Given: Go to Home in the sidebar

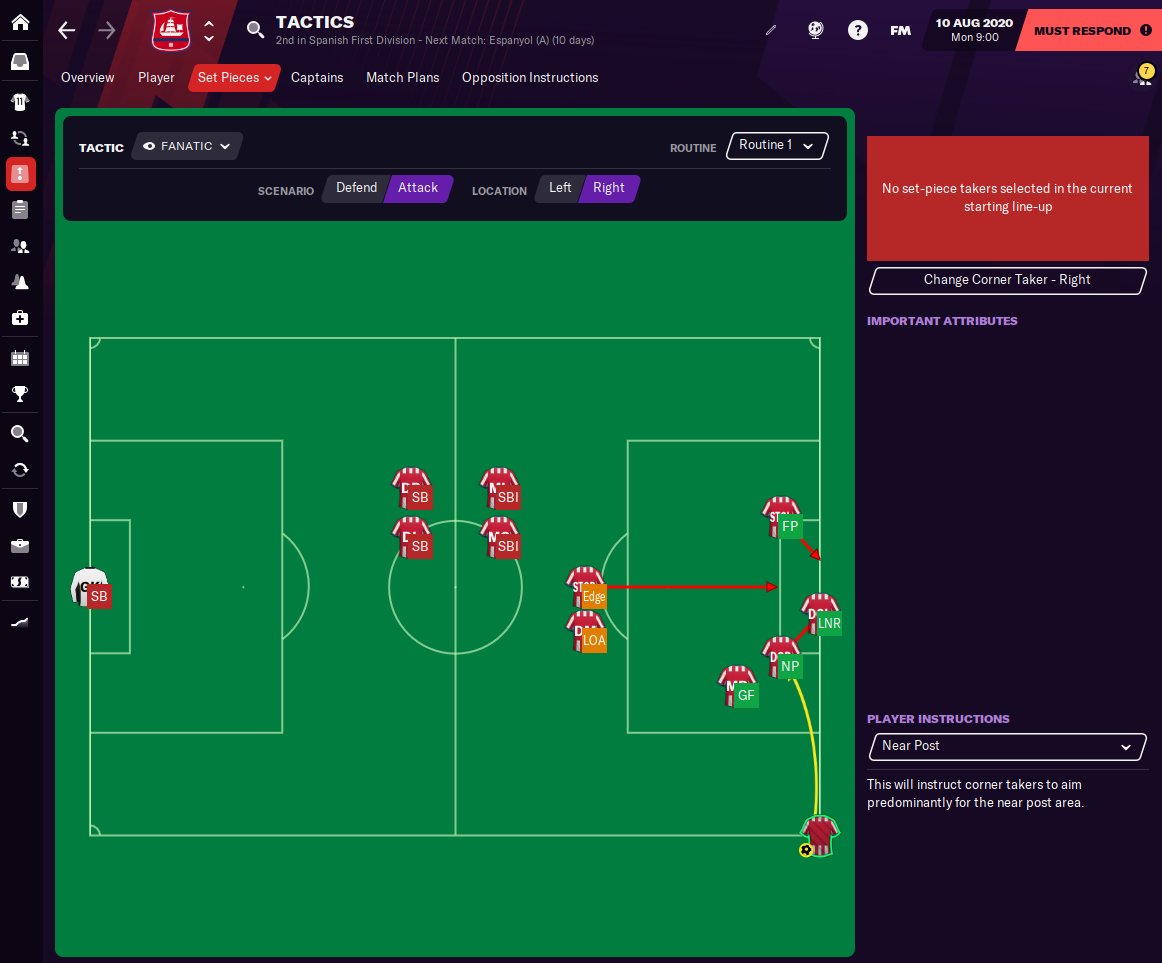Looking at the screenshot, I should (20, 22).
